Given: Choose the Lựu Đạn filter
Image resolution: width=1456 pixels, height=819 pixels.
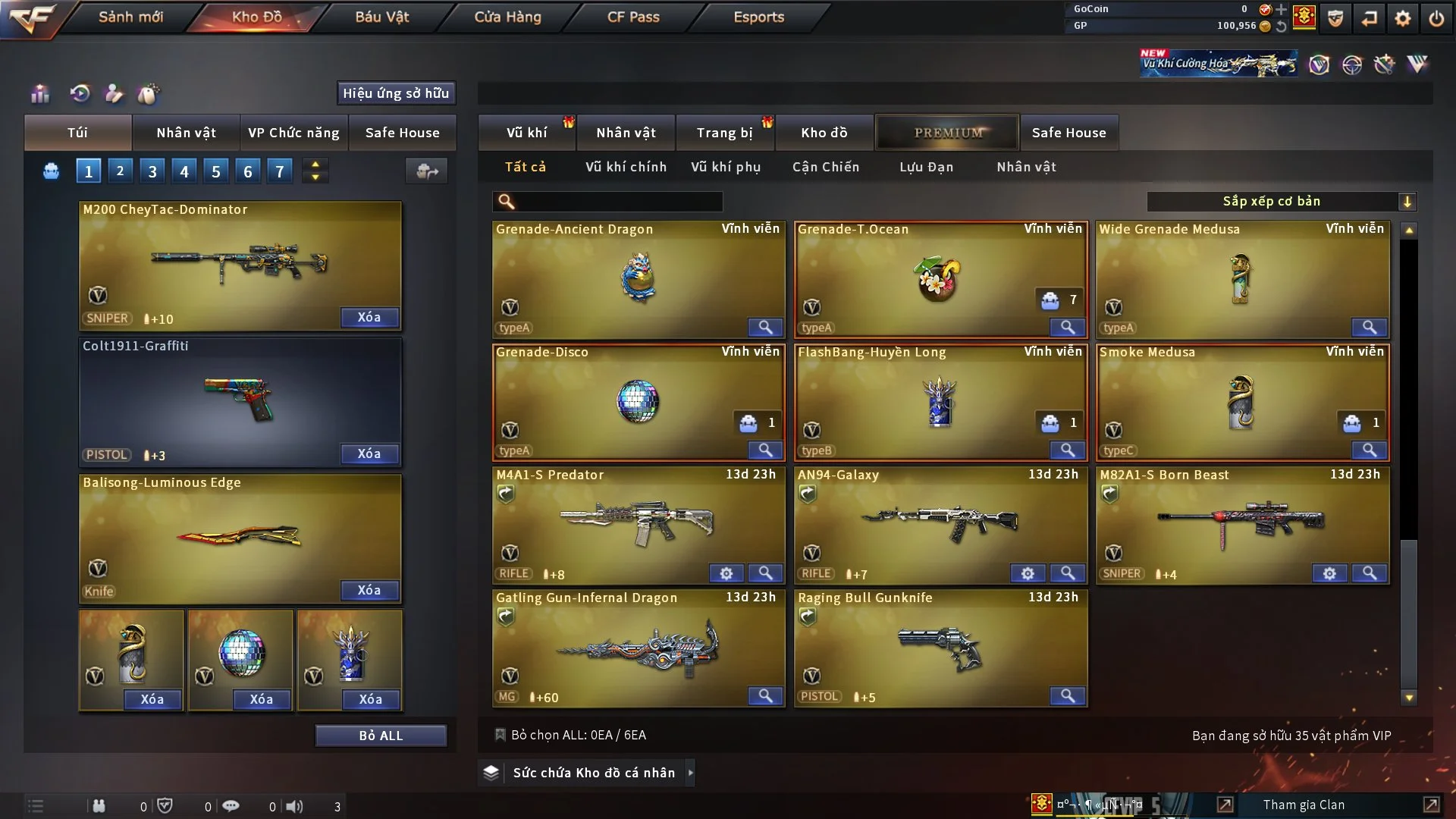Looking at the screenshot, I should click(926, 167).
